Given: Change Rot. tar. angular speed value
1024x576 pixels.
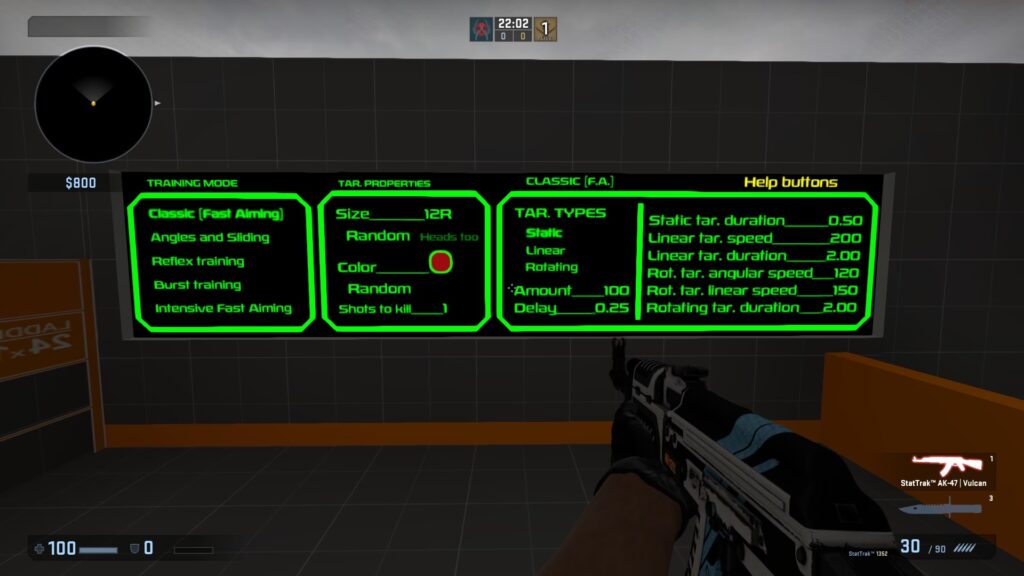Looking at the screenshot, I should [755, 273].
